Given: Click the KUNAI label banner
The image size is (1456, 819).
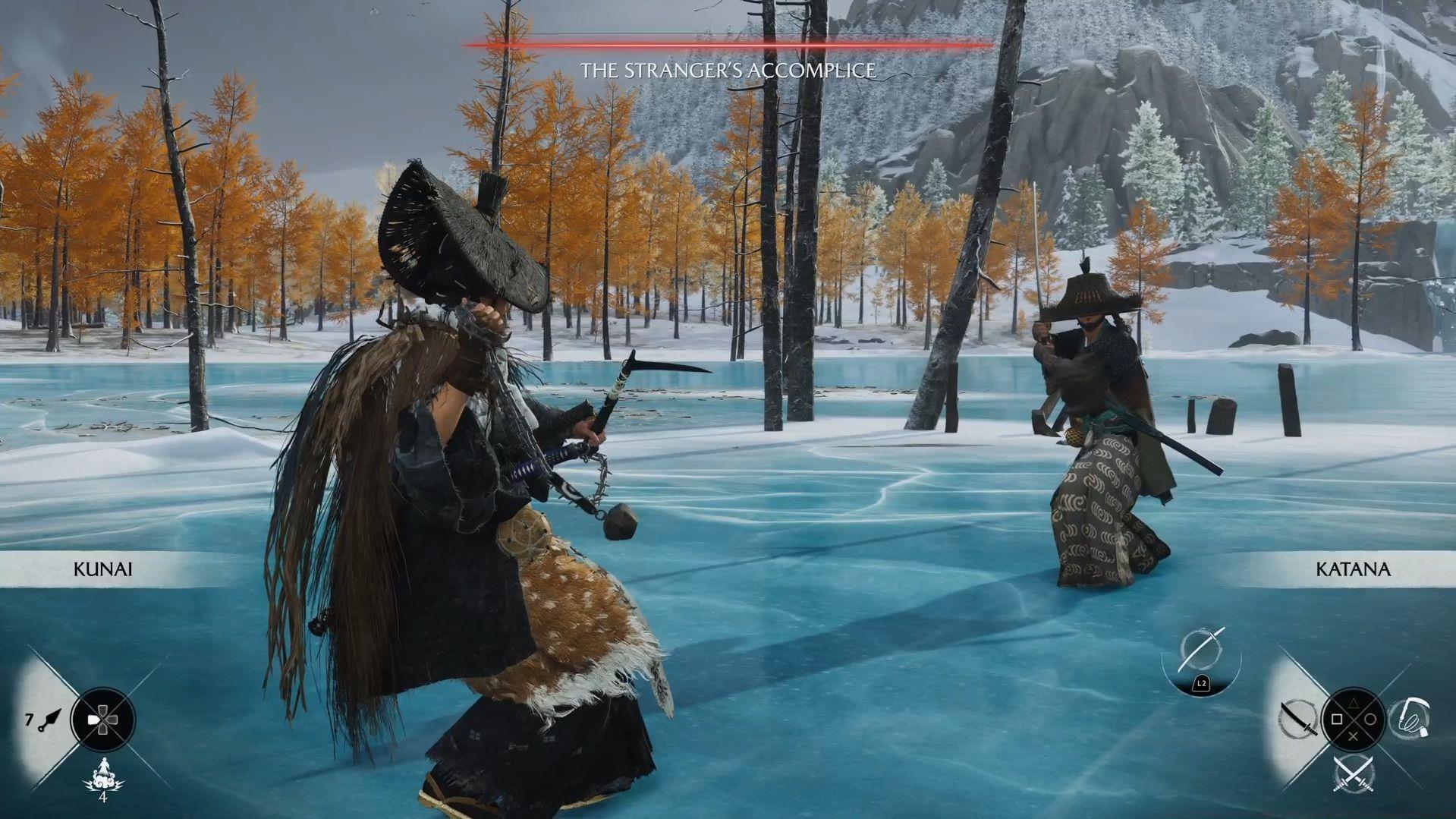Looking at the screenshot, I should [x=104, y=568].
